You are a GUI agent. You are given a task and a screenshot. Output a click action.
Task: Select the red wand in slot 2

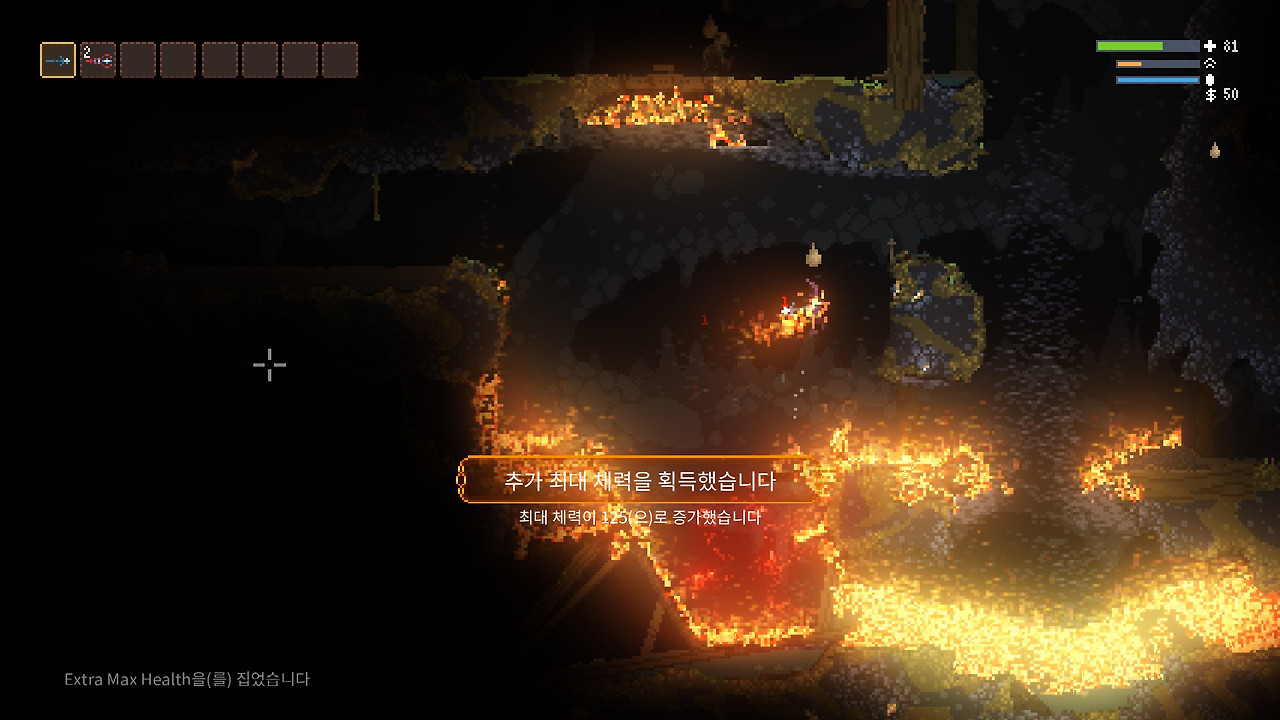pos(98,60)
